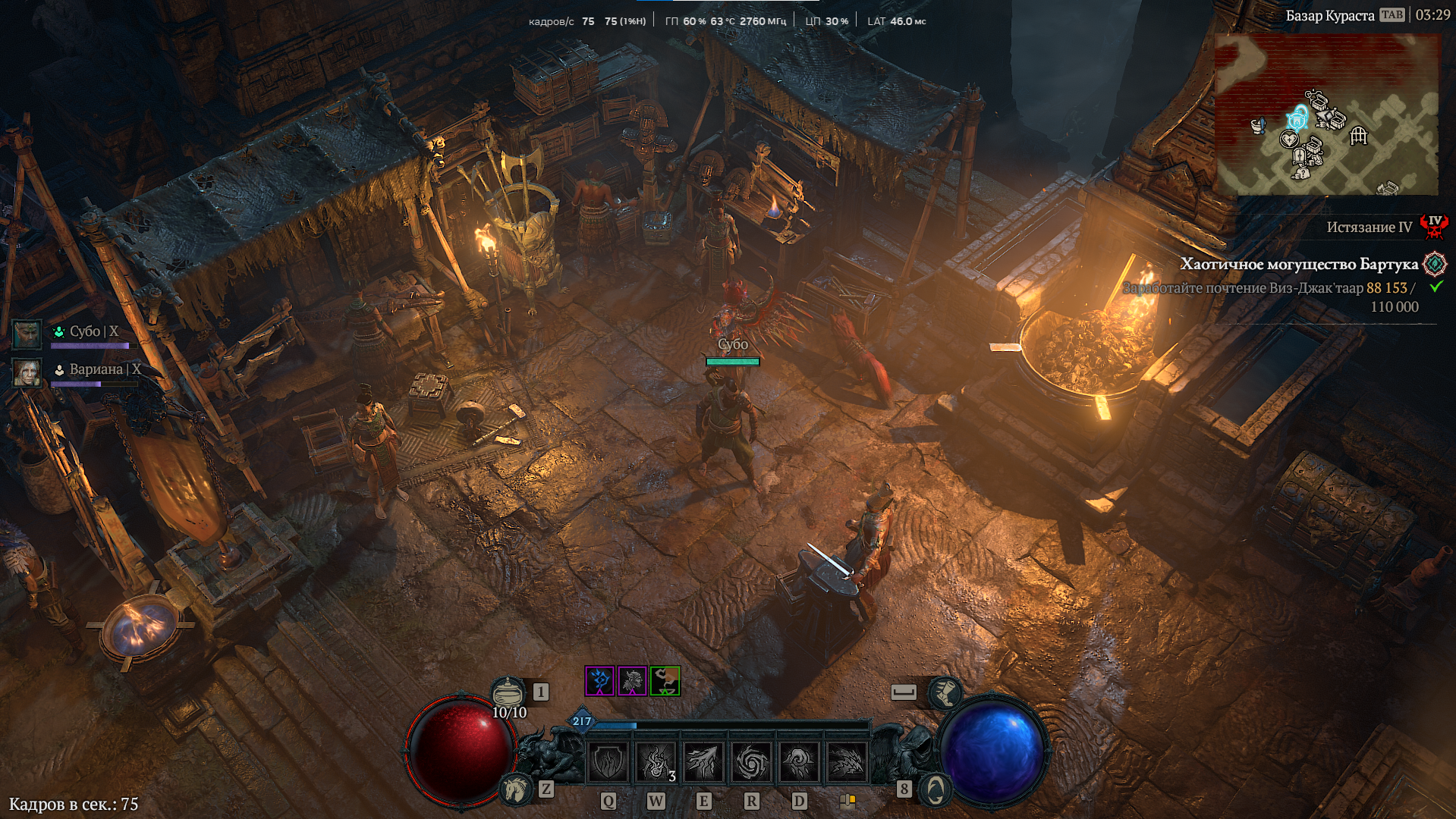Select party member Субо portrait
Screen dimensions: 1456x819
(x=27, y=334)
